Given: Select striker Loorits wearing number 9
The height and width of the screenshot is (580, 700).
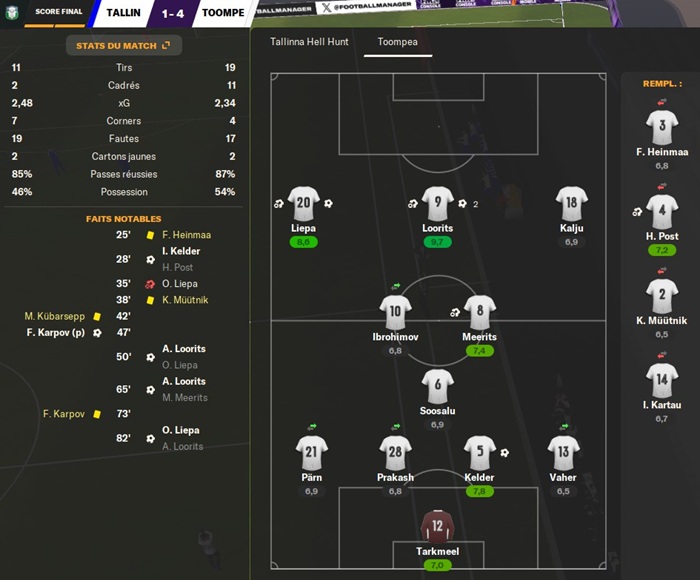Looking at the screenshot, I should [438, 204].
